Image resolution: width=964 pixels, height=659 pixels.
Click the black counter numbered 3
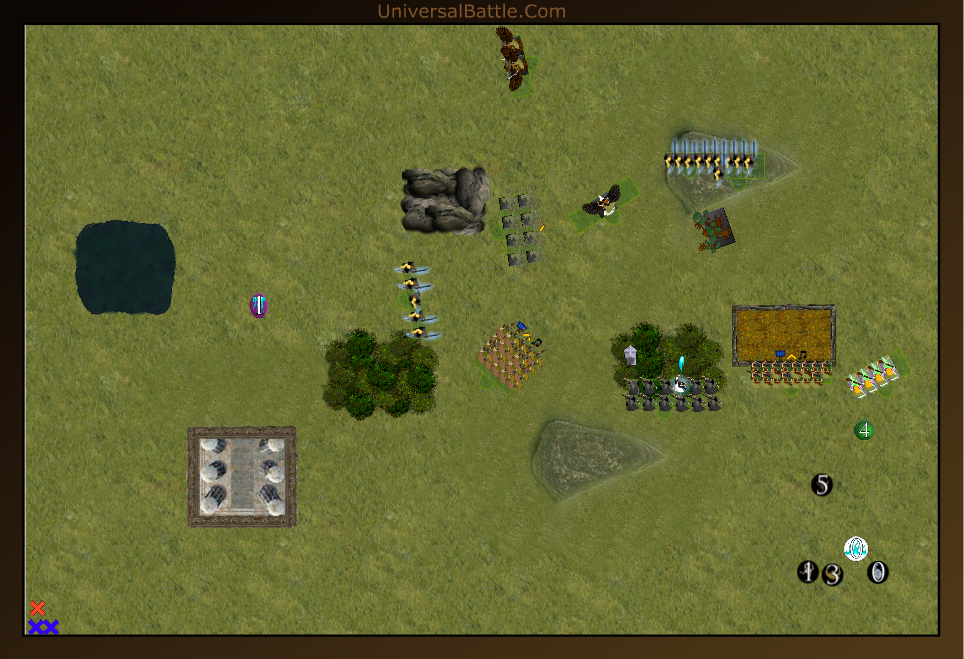(833, 575)
